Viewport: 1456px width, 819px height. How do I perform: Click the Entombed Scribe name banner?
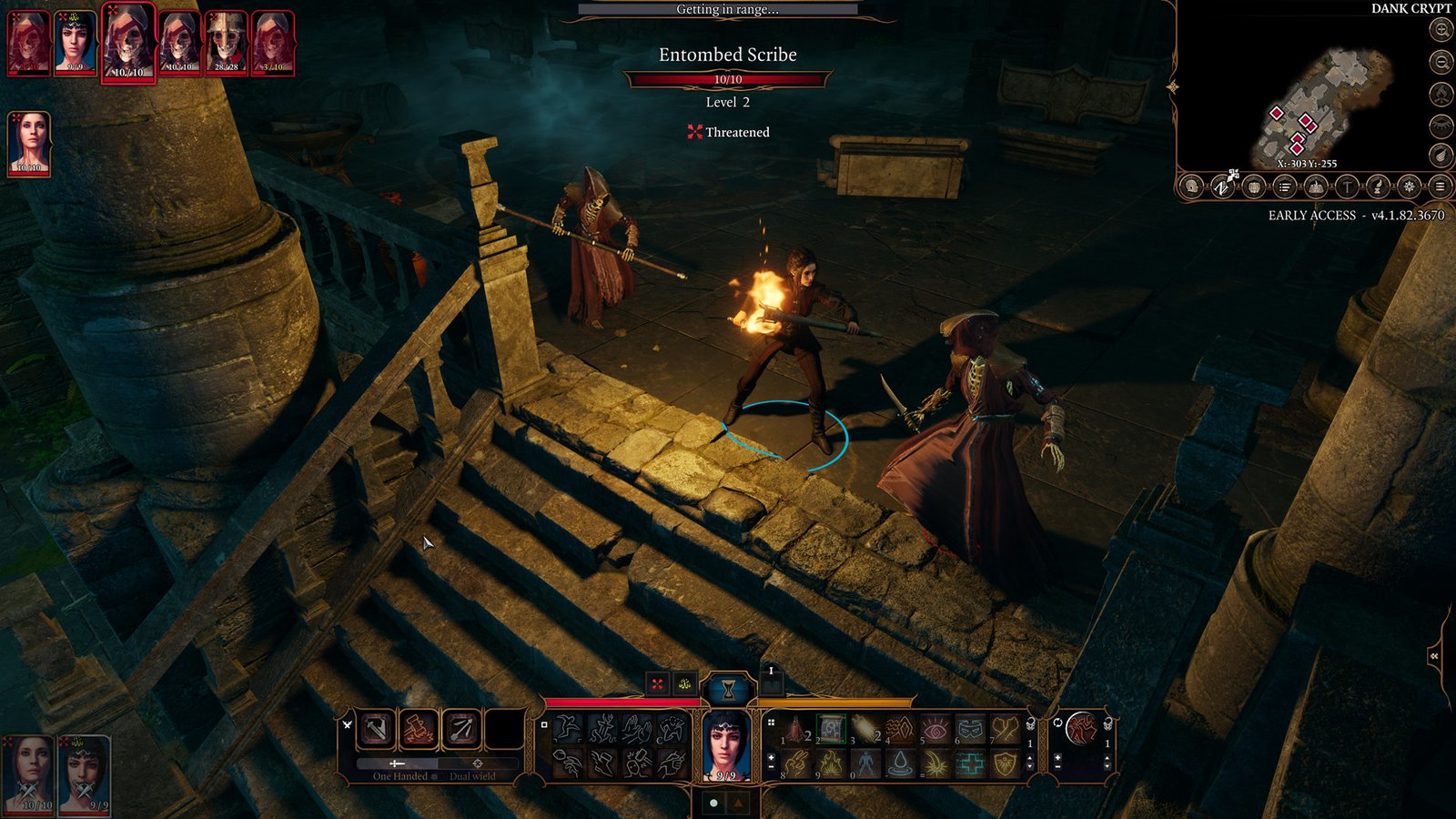728,55
